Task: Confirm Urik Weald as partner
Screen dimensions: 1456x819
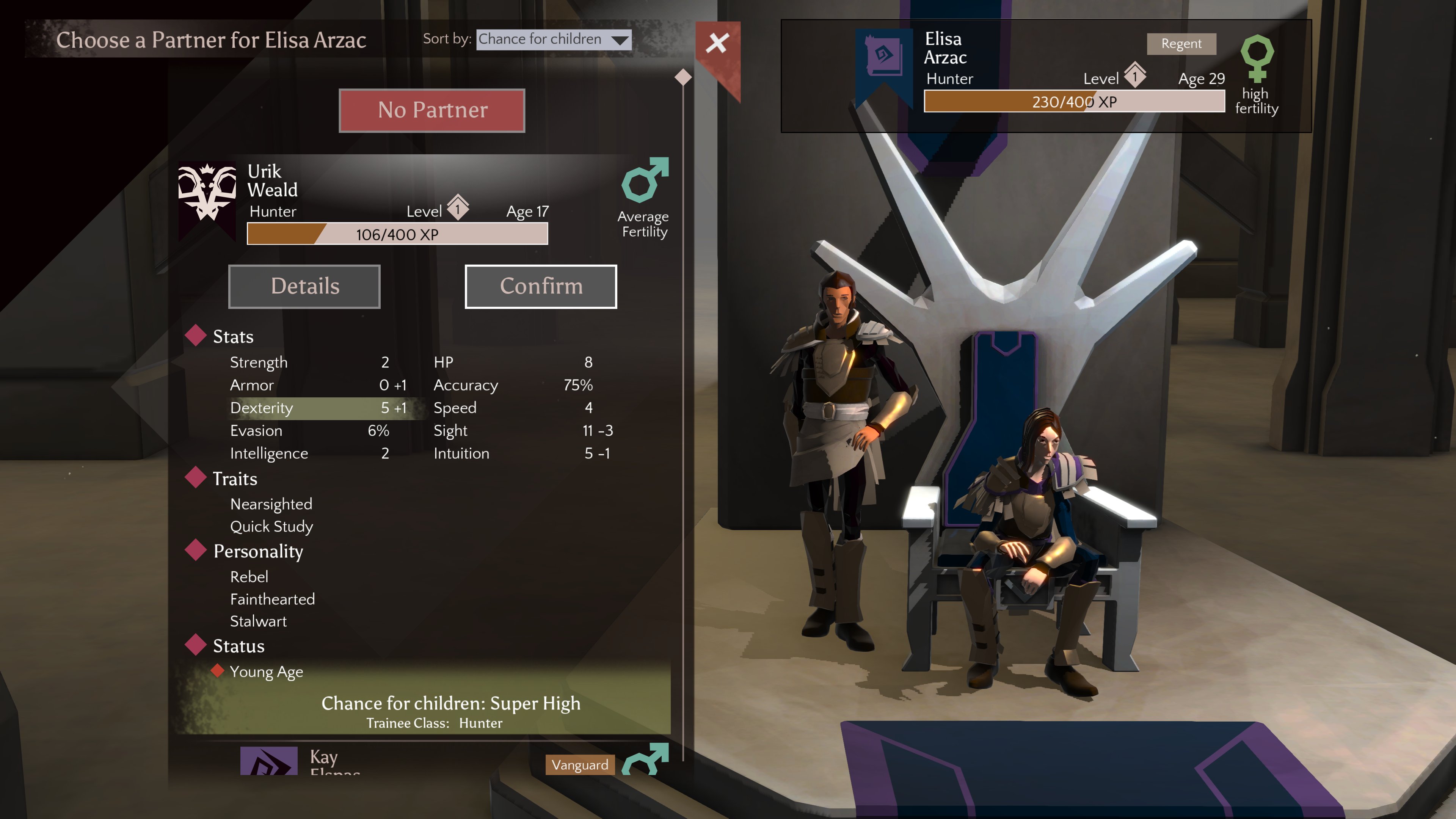Action: 540,287
